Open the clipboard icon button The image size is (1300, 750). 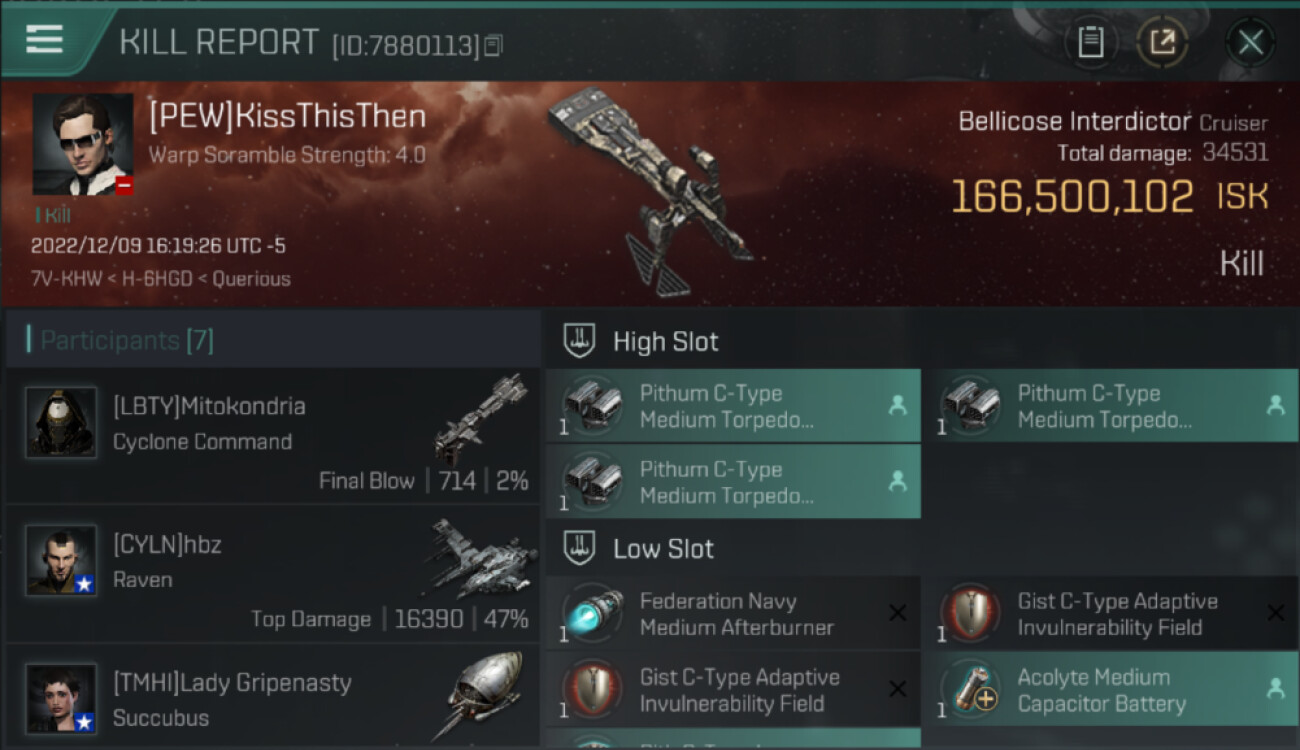1090,42
